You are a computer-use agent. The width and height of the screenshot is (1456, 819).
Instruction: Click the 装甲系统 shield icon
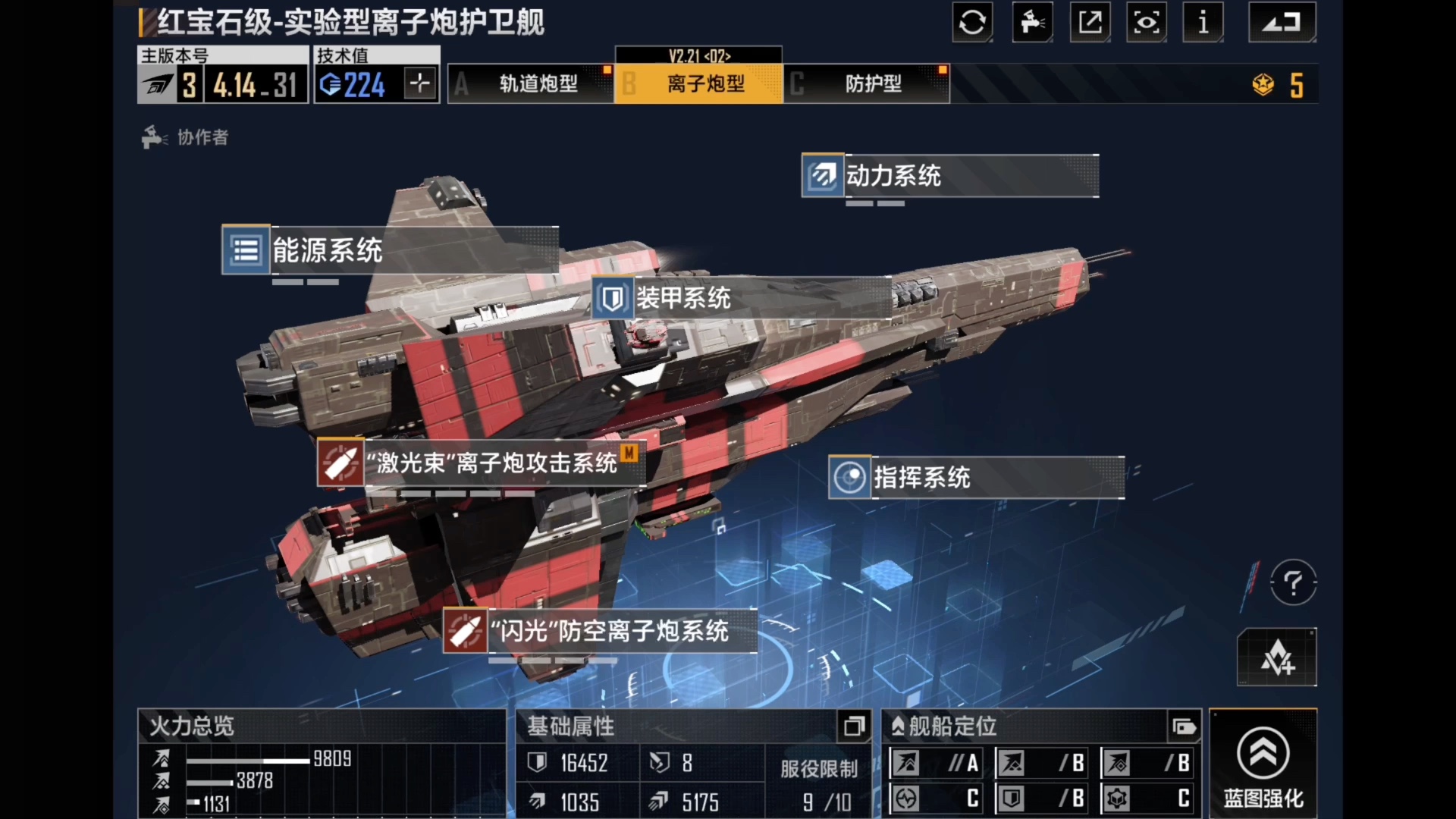[x=612, y=298]
